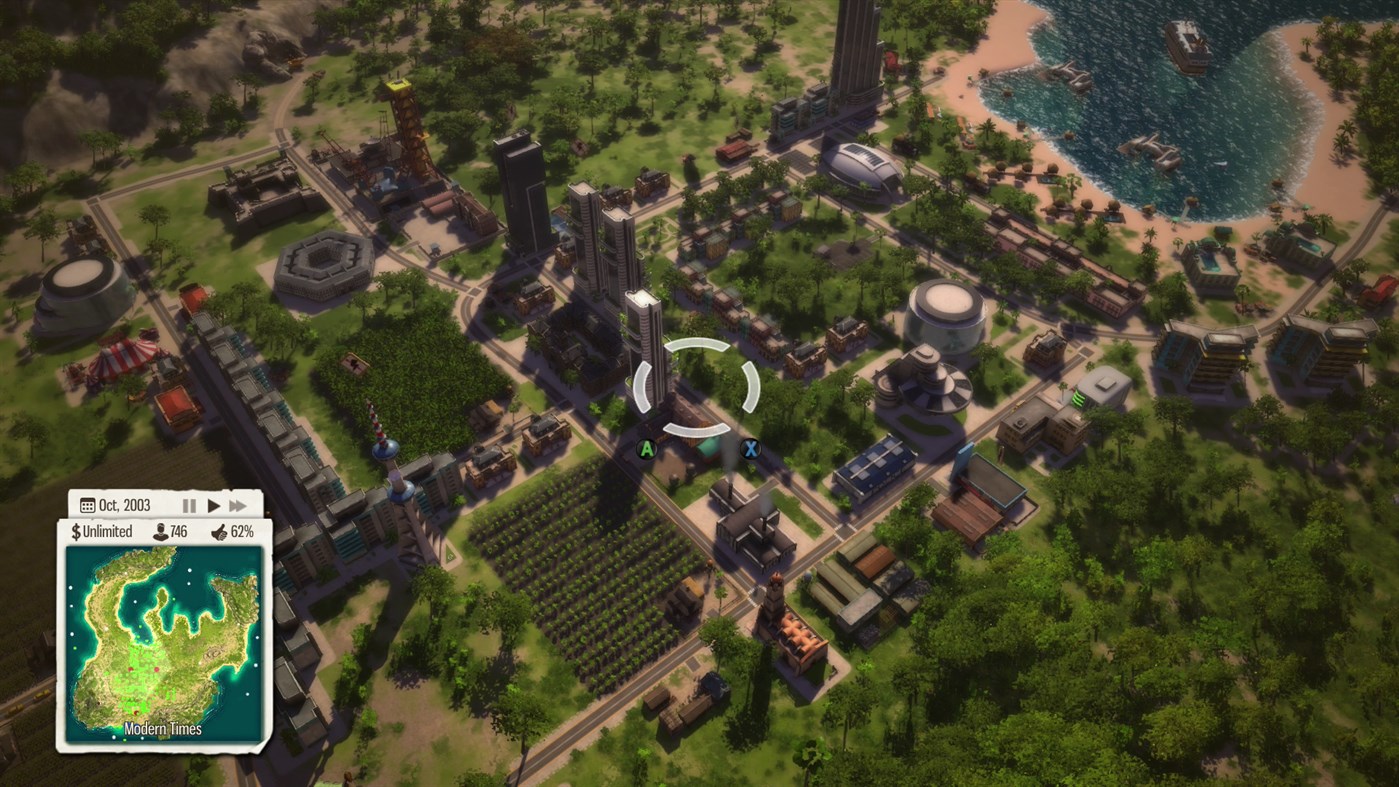Select the Modern Times era label
The width and height of the screenshot is (1399, 787).
click(x=162, y=729)
